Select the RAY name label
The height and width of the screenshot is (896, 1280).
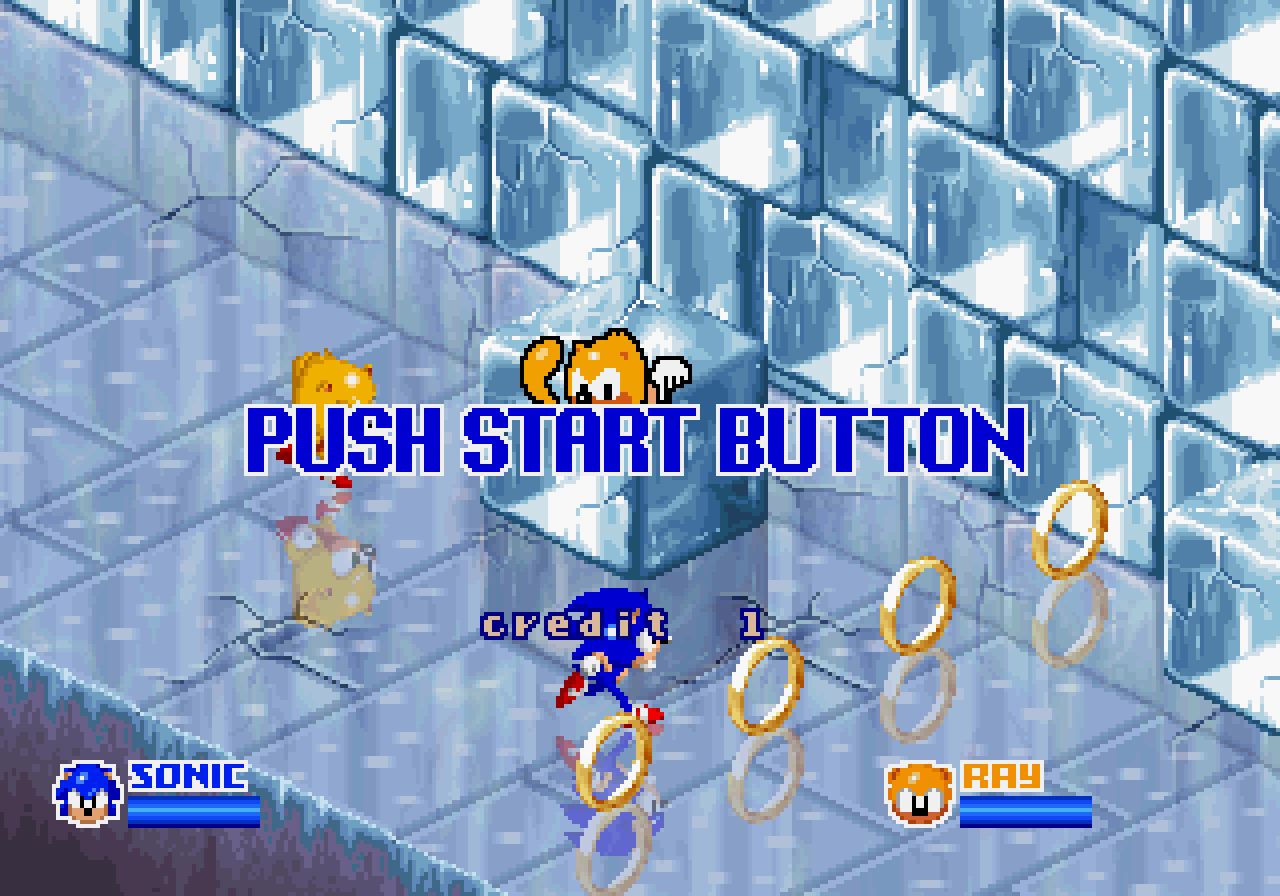(x=1000, y=776)
